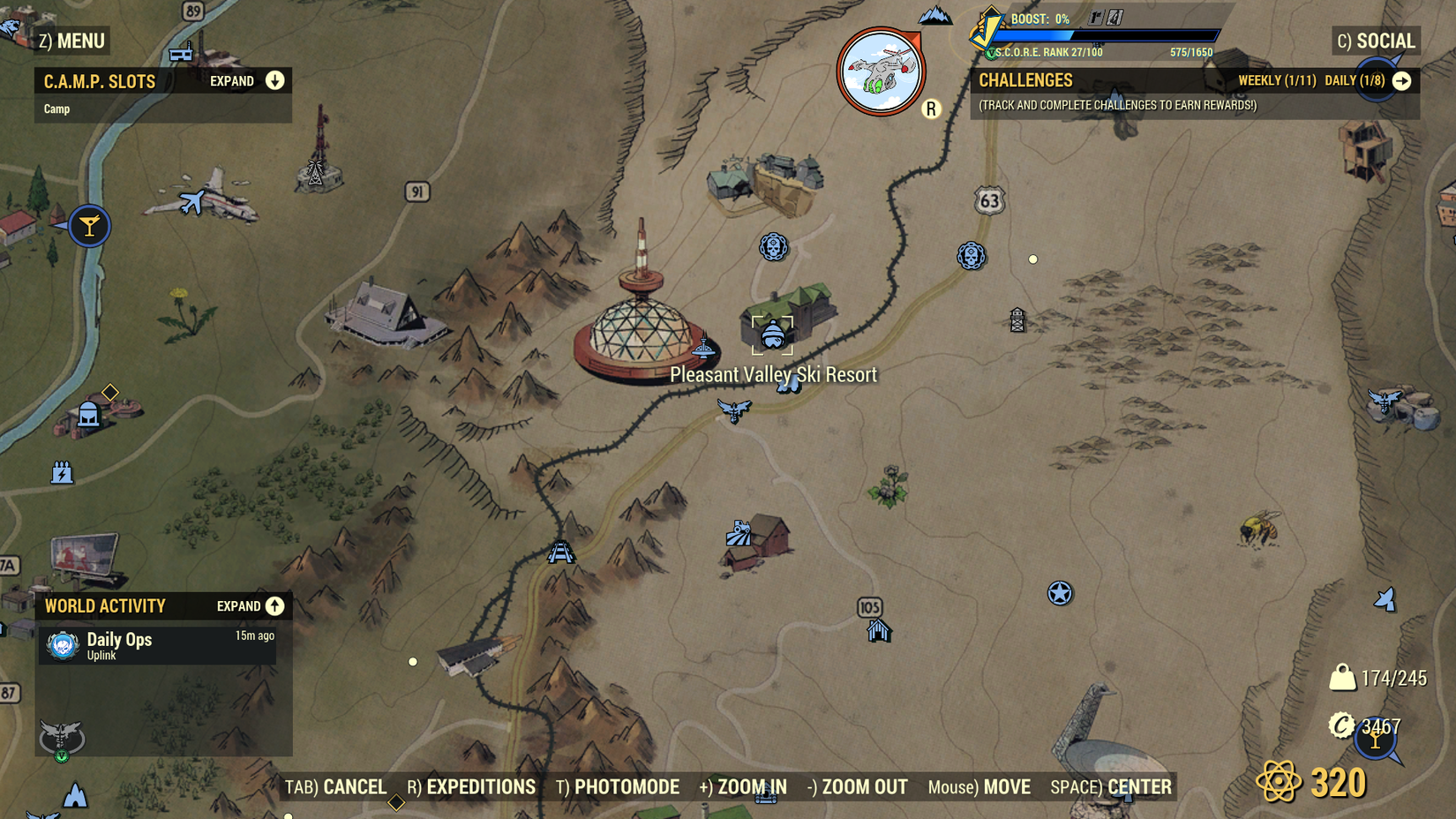Click the blue star military icon
1456x819 pixels.
point(1058,594)
